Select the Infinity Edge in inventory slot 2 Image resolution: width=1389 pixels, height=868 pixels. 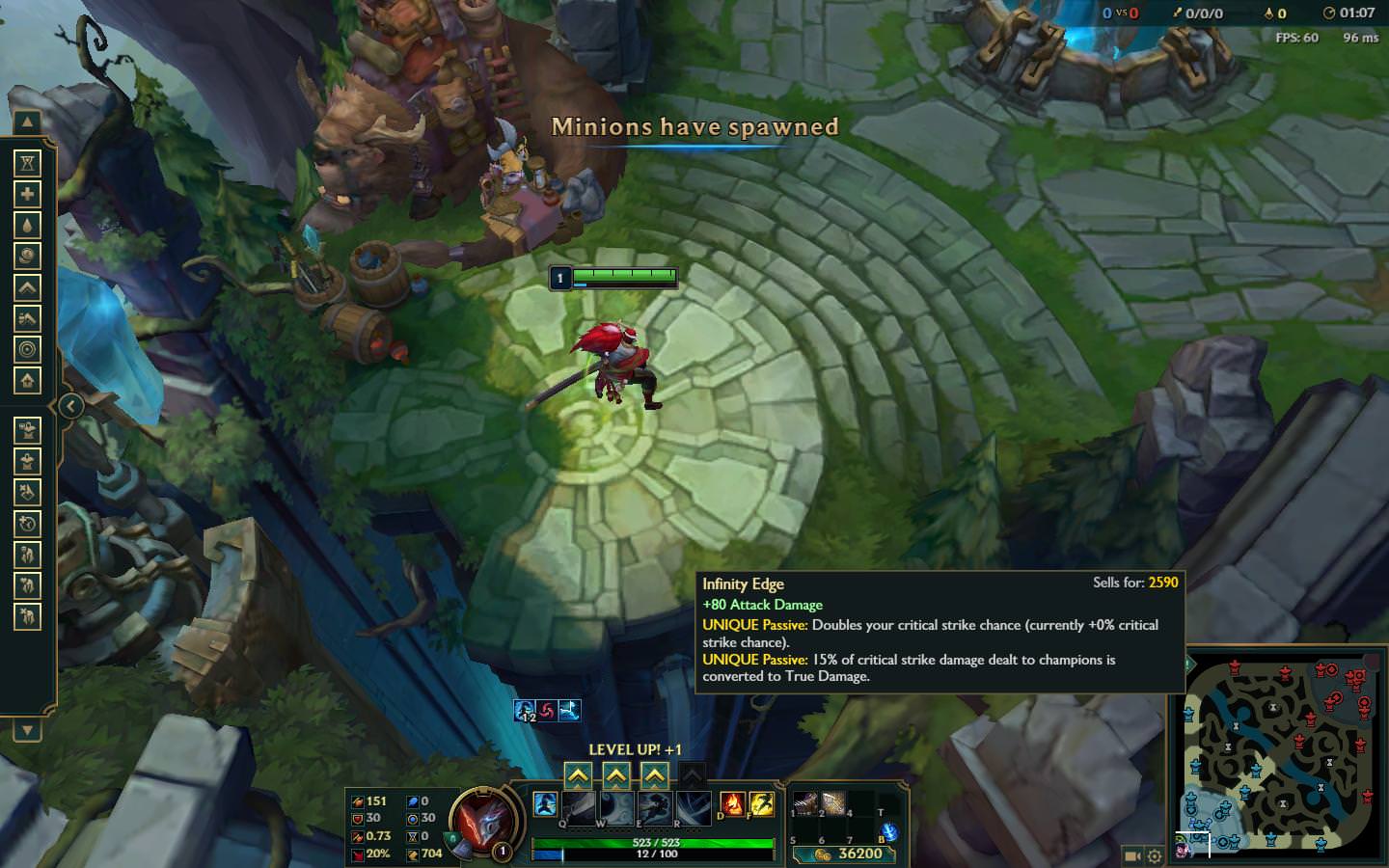click(833, 802)
